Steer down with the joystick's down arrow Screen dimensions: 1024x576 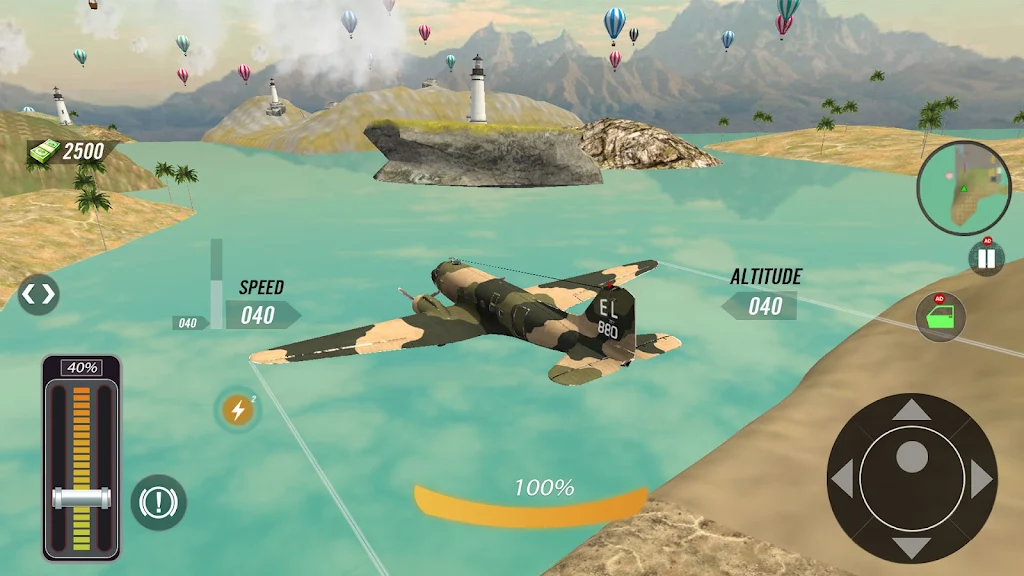(911, 547)
